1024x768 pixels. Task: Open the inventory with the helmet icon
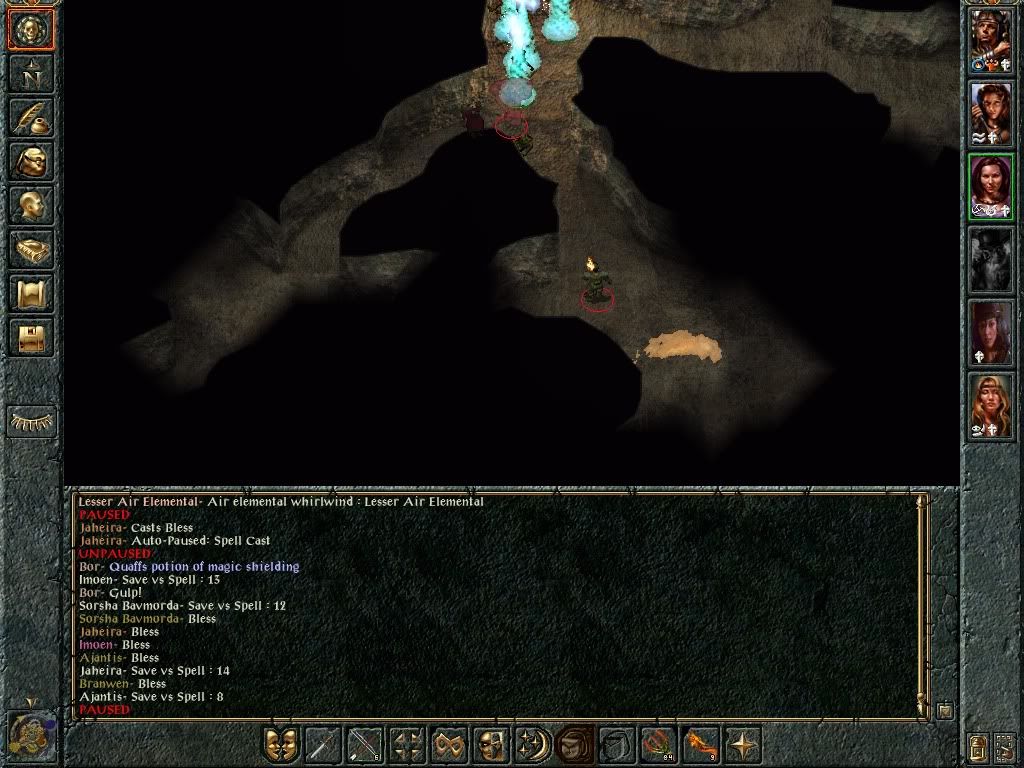31,161
